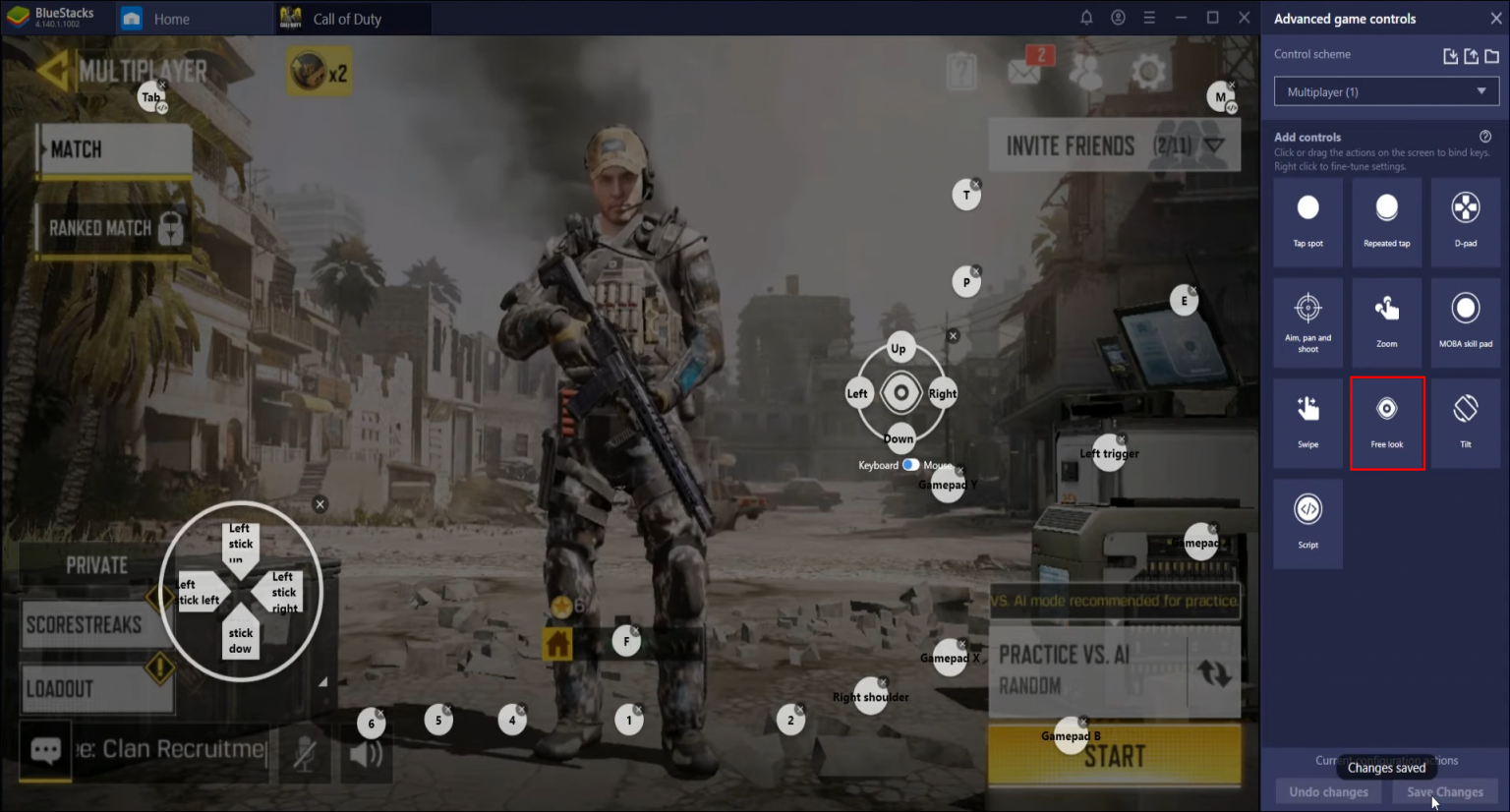Expand the Invite Friends dropdown
The width and height of the screenshot is (1510, 812).
pos(1217,145)
